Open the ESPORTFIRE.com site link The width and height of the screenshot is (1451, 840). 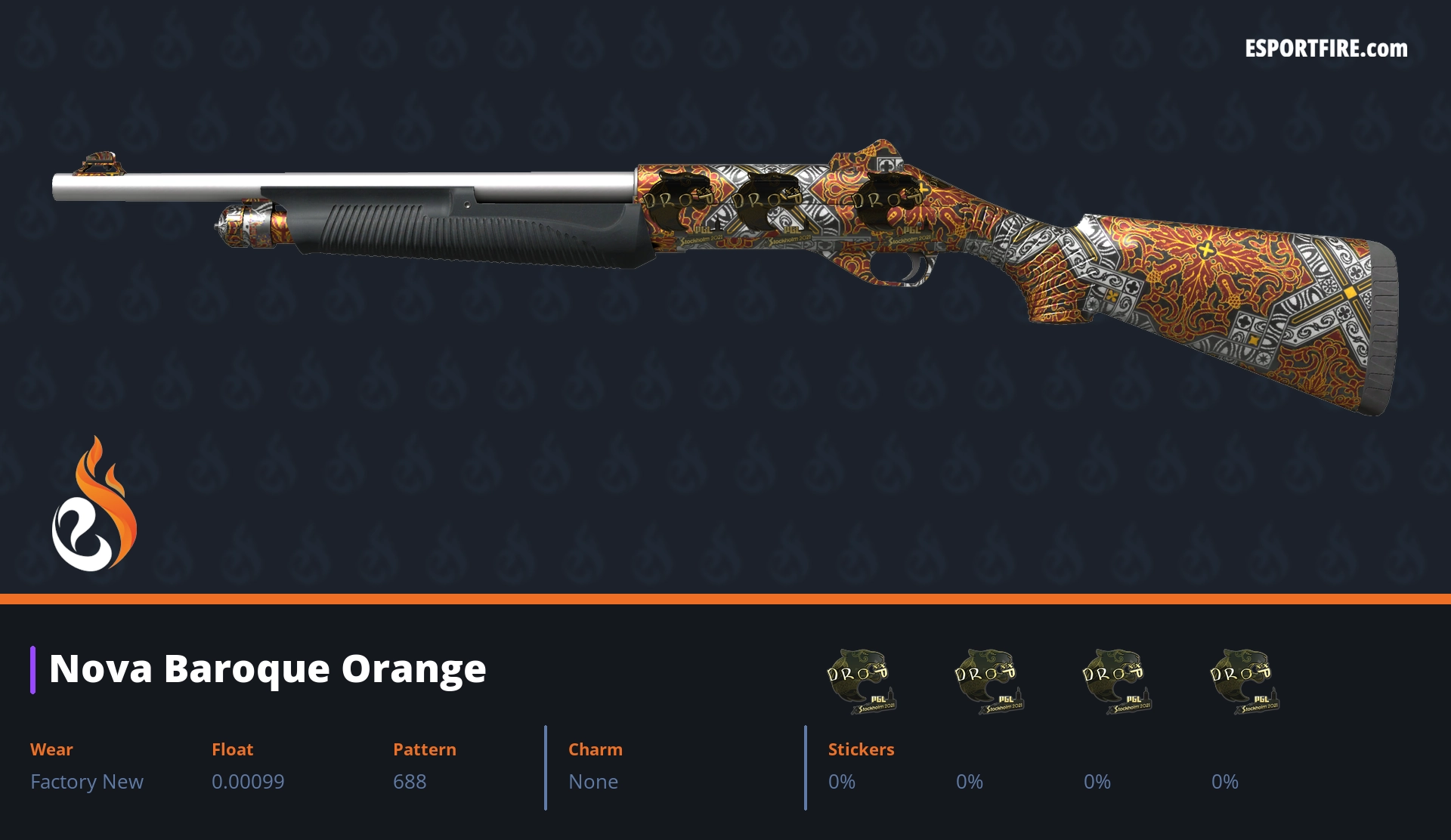click(x=1326, y=49)
